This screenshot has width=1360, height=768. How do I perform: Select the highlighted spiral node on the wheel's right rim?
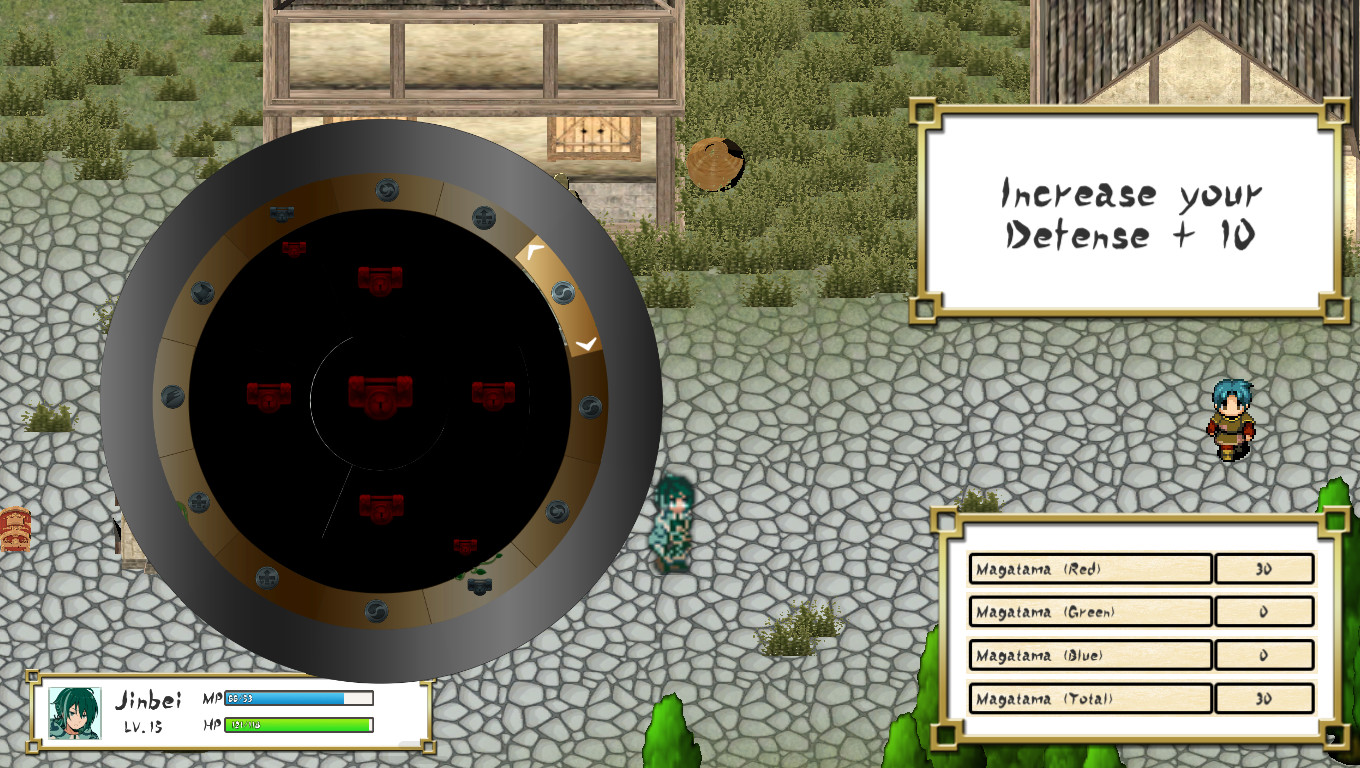[561, 293]
